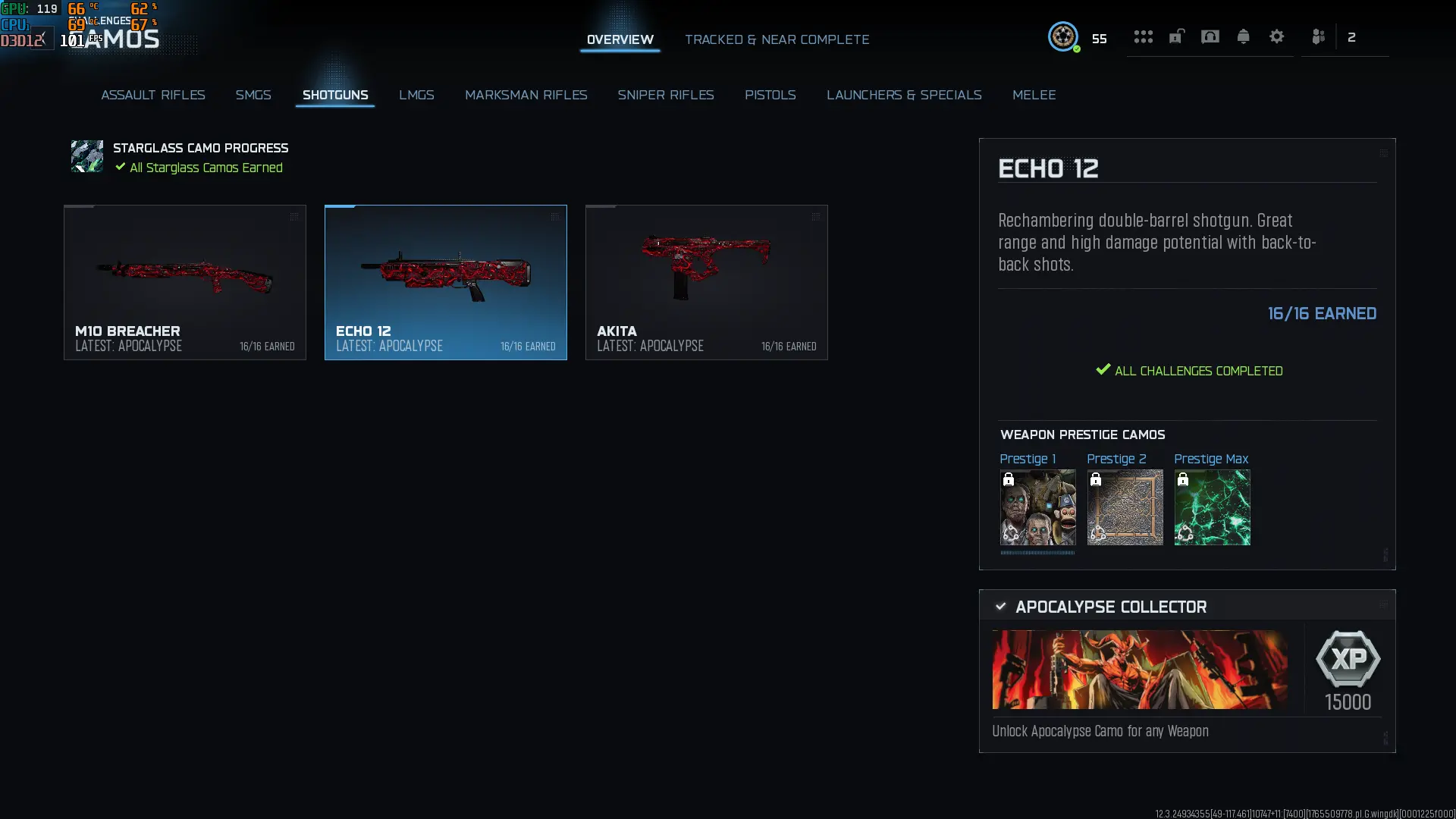1456x819 pixels.
Task: Click the social party icon
Action: coord(1318,36)
